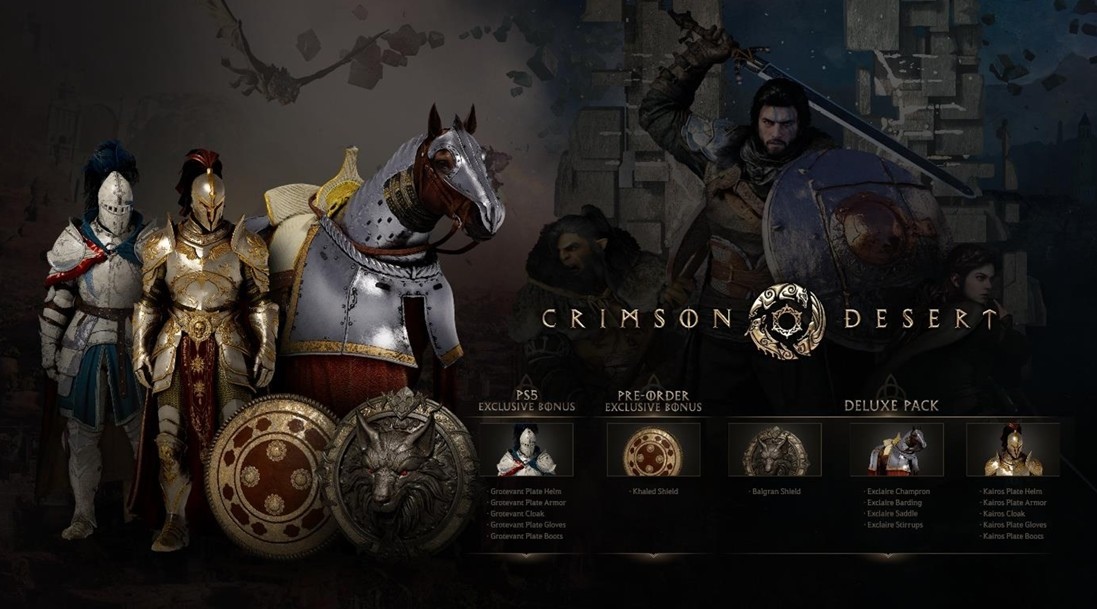Screen dimensions: 1097x609
Task: Open the Balgran Shield wolf thumbnail
Action: click(774, 450)
